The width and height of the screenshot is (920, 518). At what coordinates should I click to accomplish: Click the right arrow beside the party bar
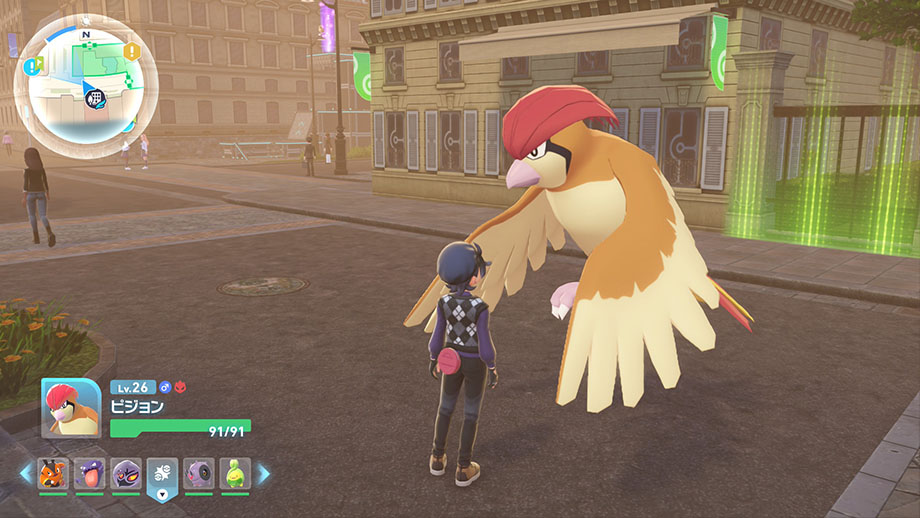264,473
